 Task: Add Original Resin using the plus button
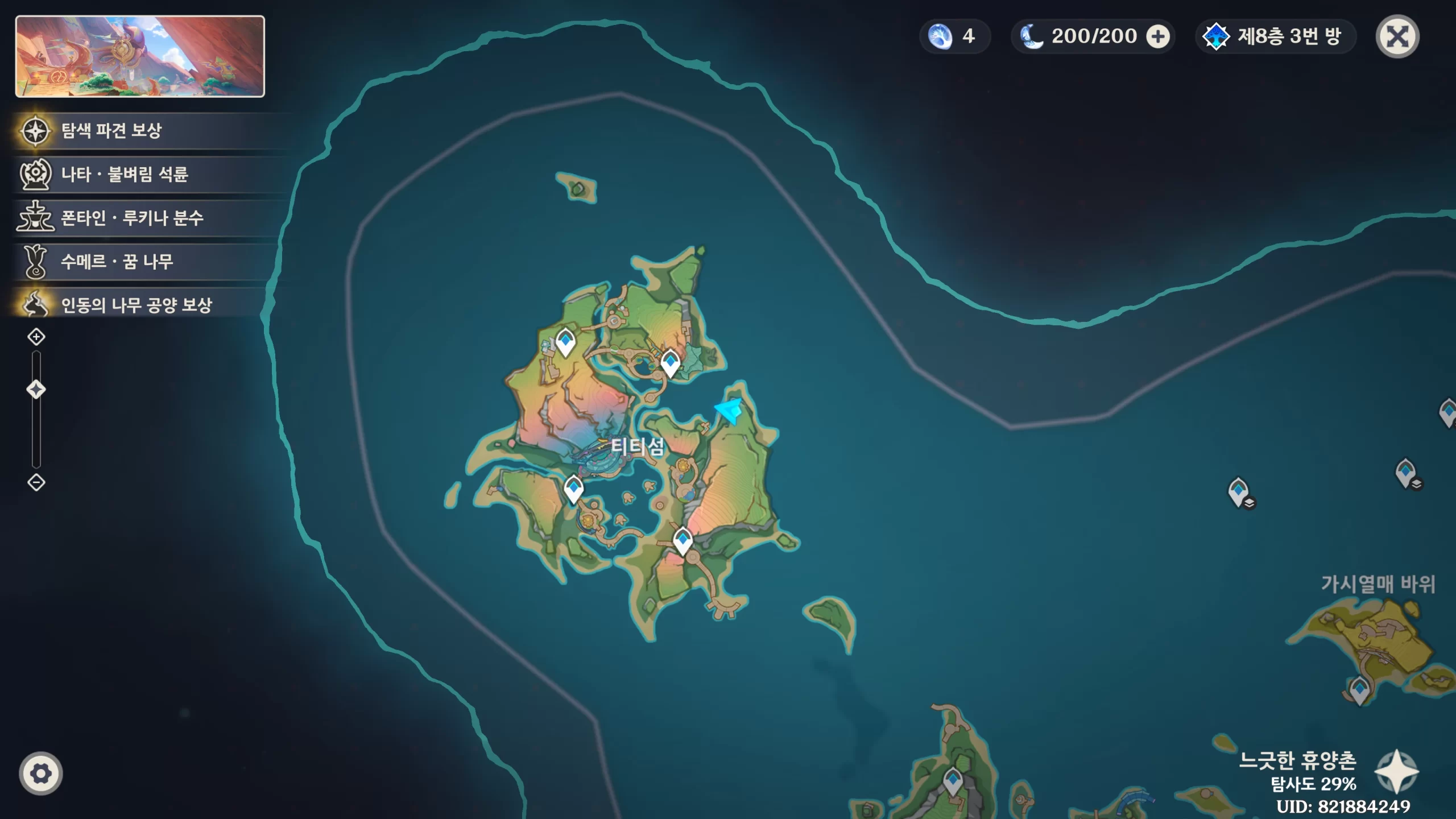1157,37
